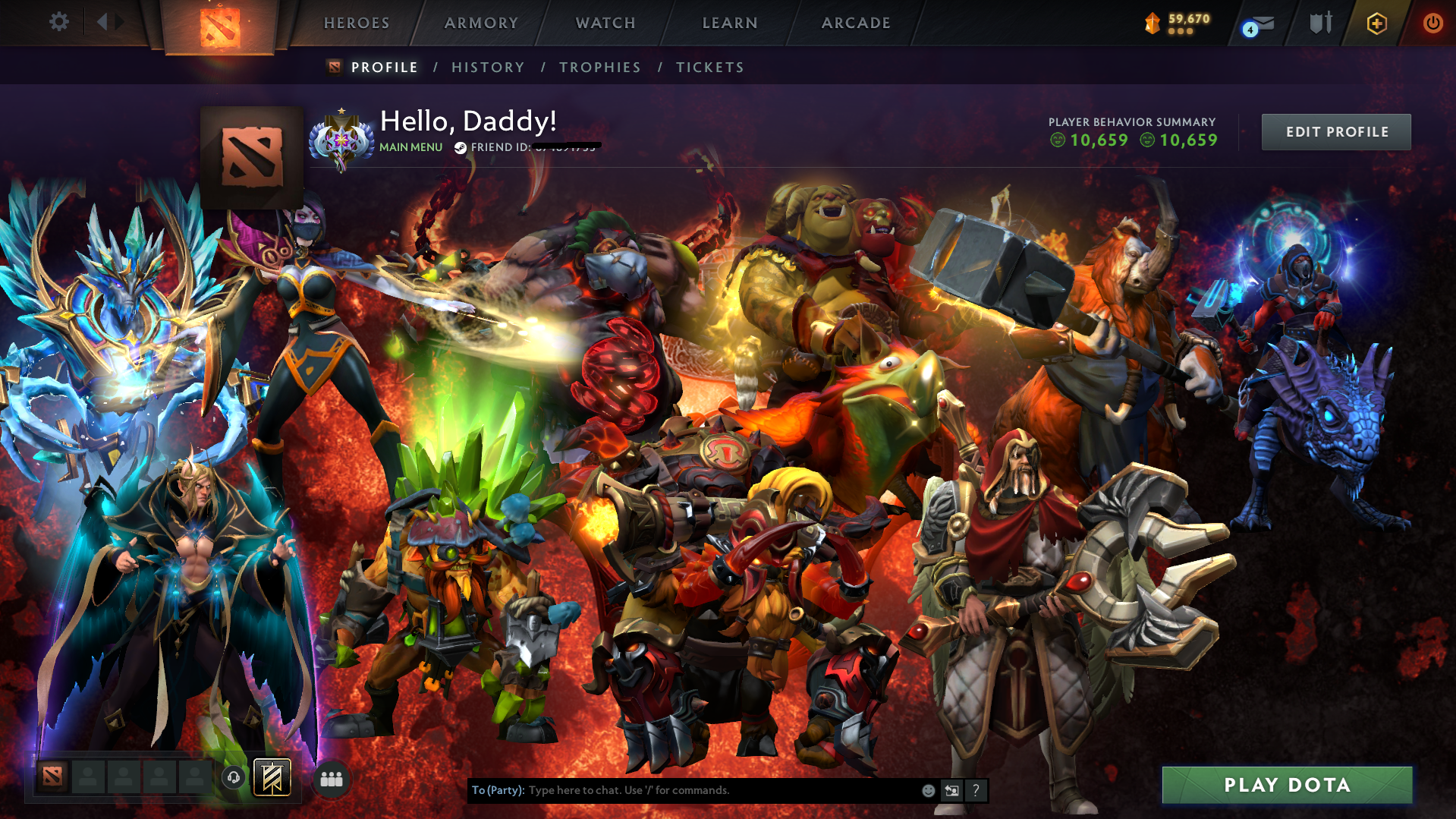Toggle the voice chat headset

(x=234, y=777)
